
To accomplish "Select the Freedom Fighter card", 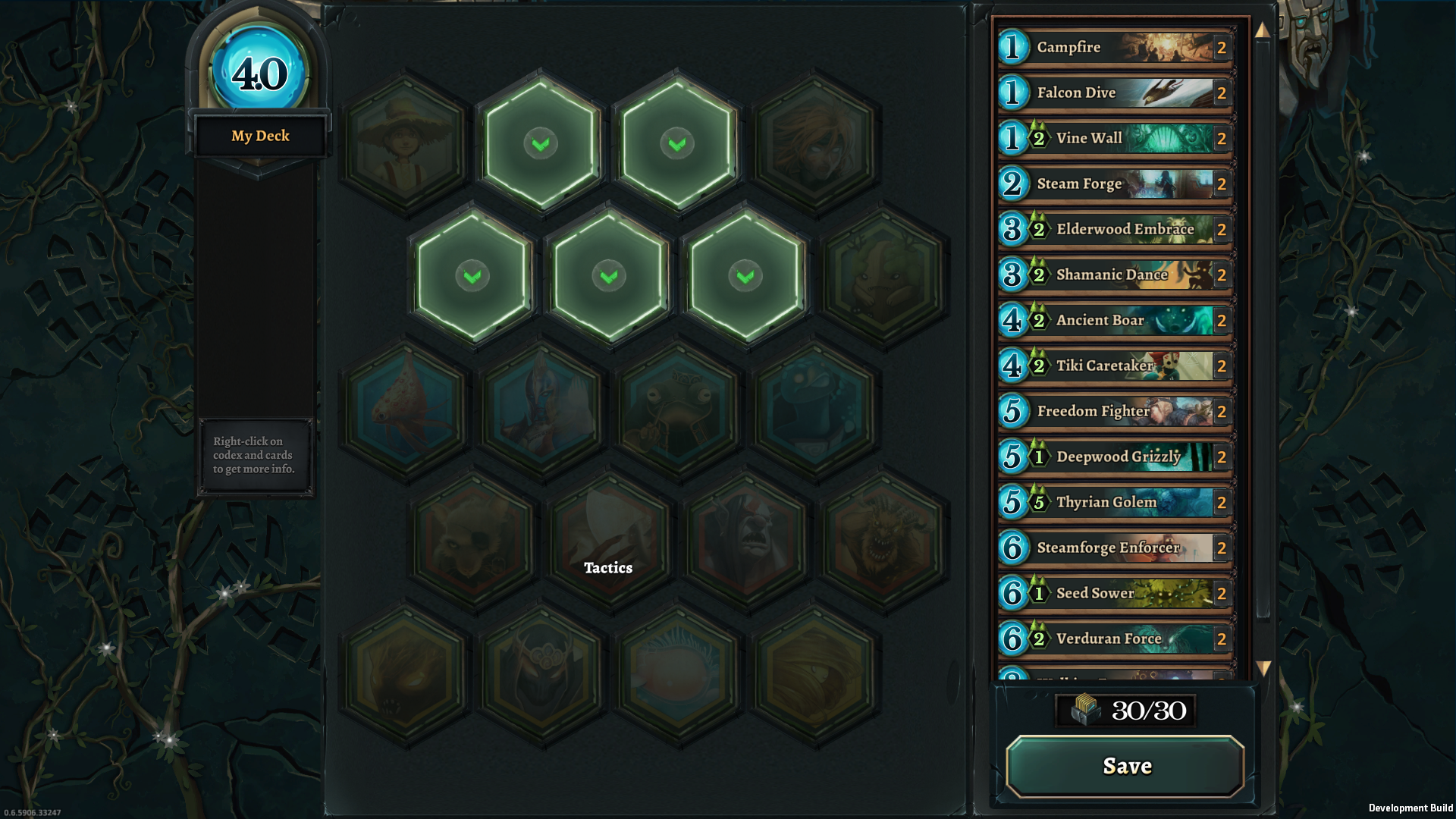I will [1115, 411].
